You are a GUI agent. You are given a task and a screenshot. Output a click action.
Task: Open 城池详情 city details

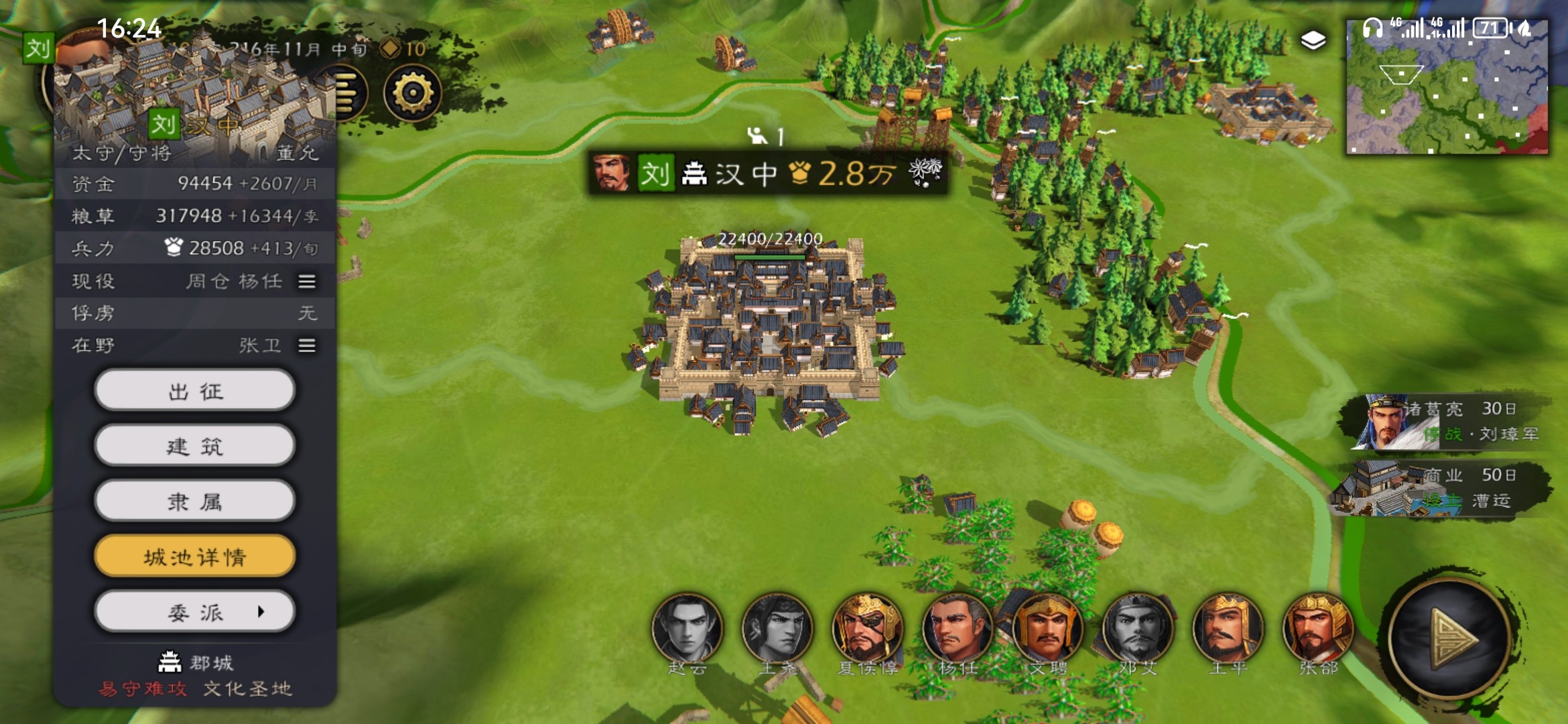[194, 556]
